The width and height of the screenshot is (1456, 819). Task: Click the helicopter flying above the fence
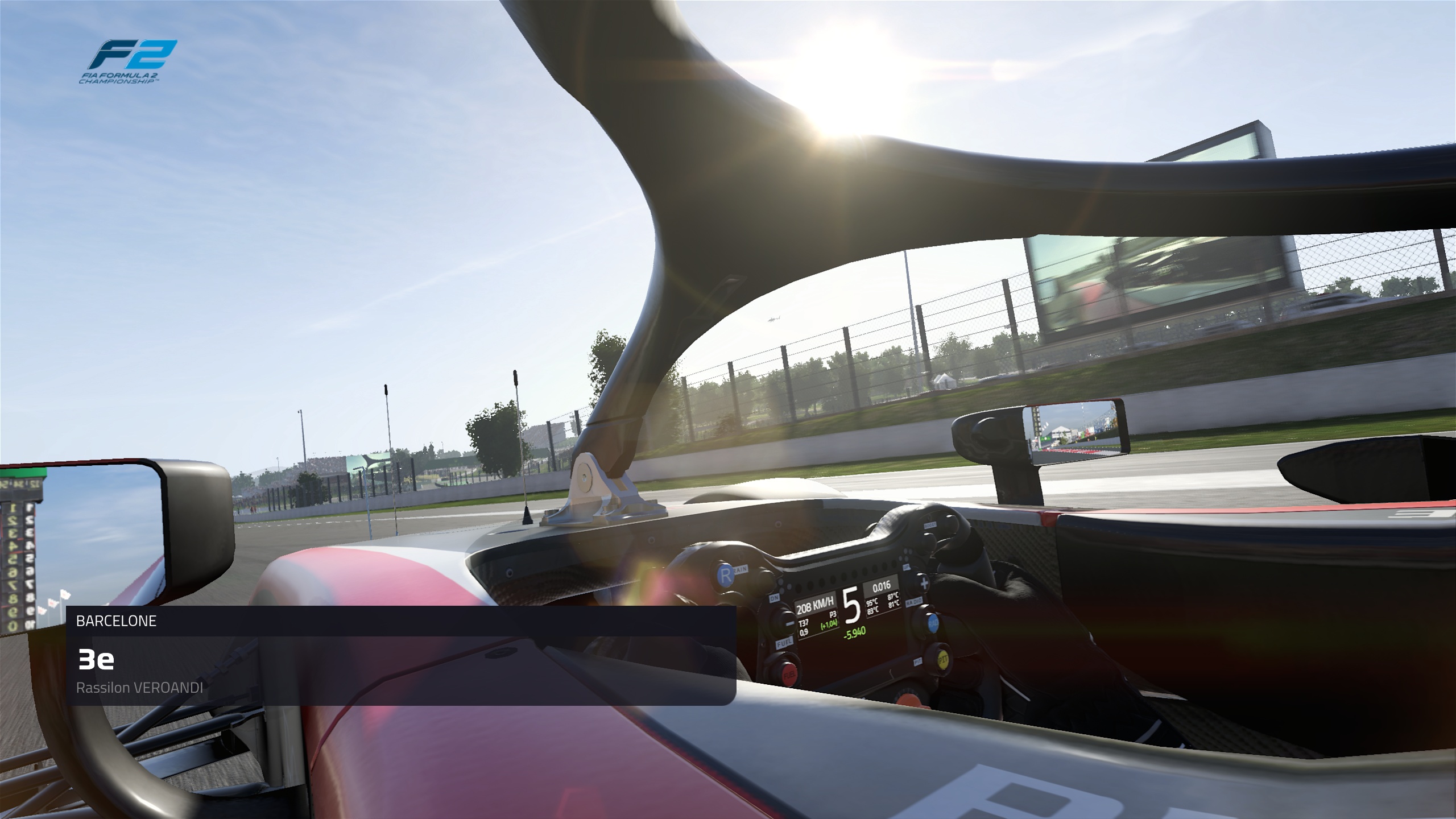[x=774, y=319]
